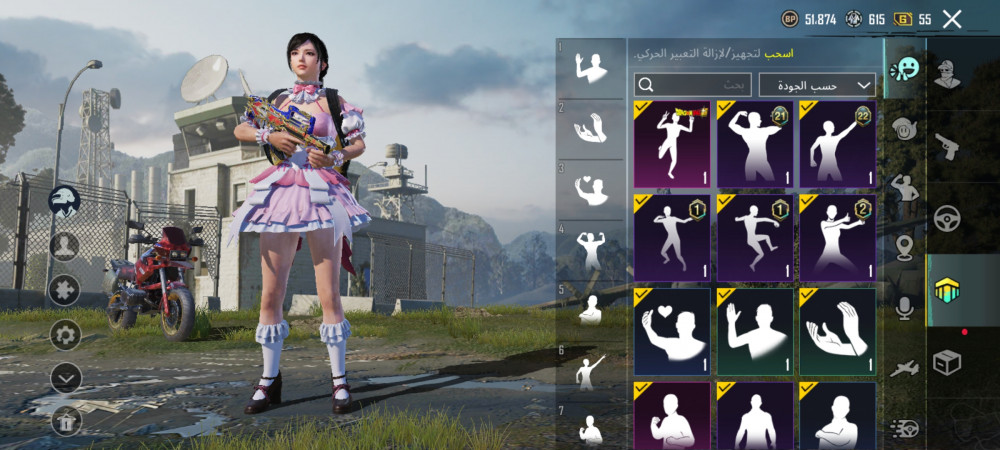This screenshot has width=1000, height=450.
Task: Choose the clapping hands emote in the grid
Action: tap(837, 331)
